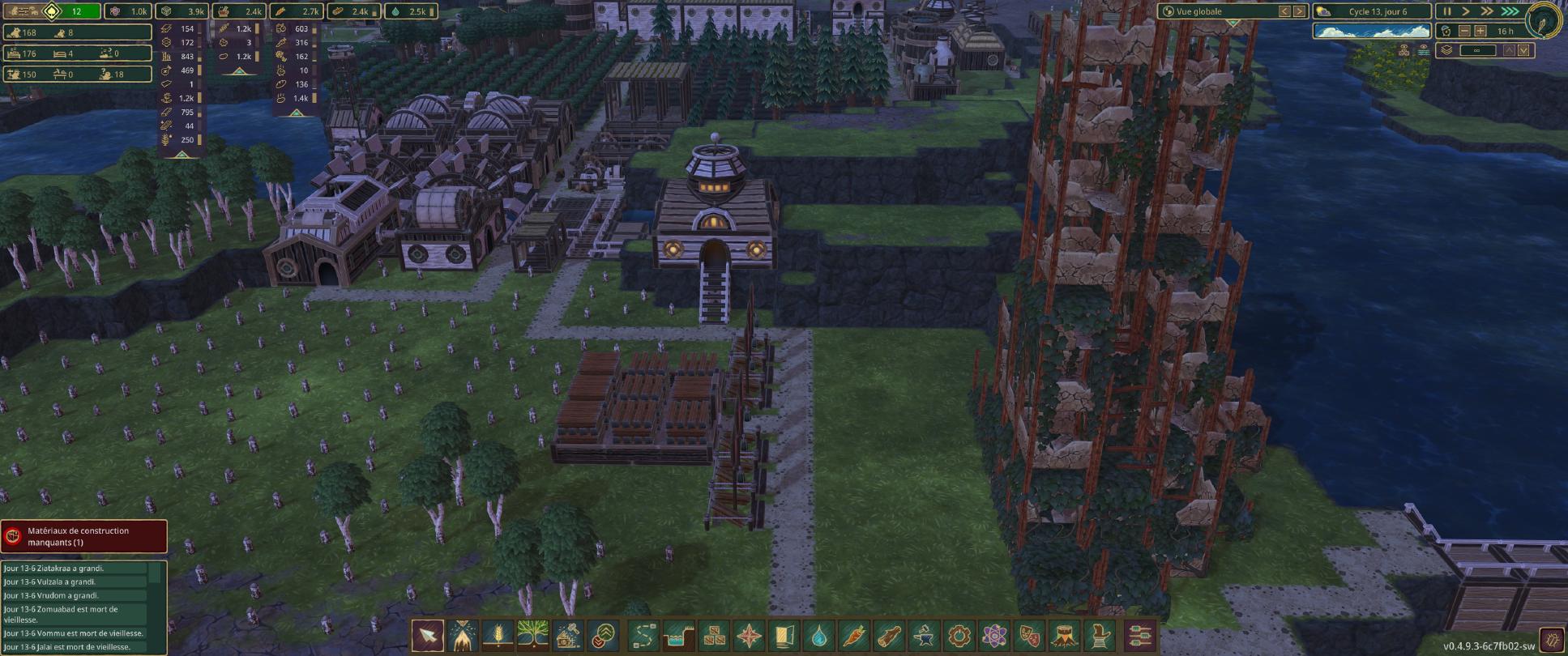Viewport: 1568px width, 656px height.
Task: Open the power gear building category
Action: (x=959, y=636)
